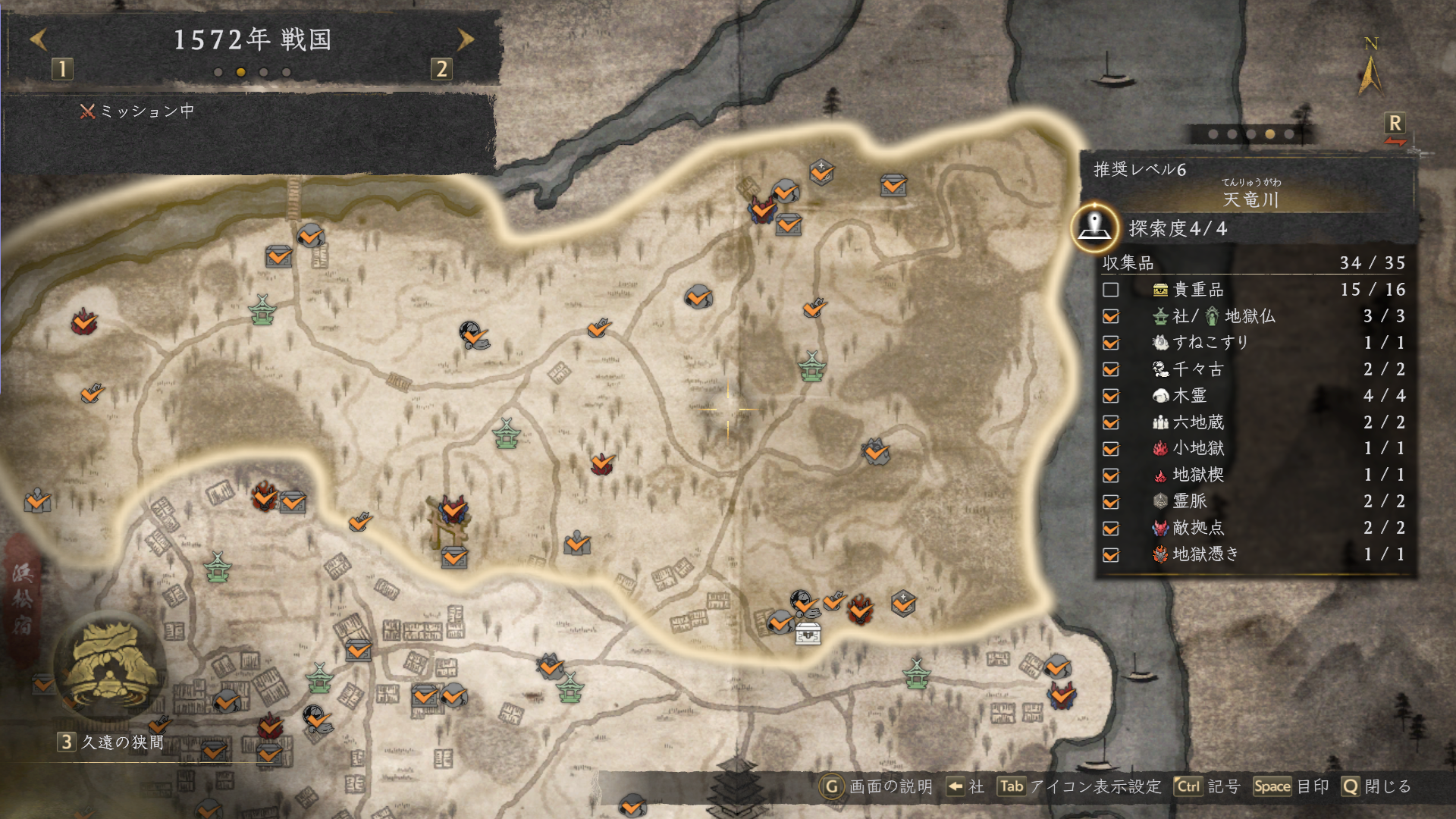The image size is (1456, 819).
Task: Toggle the 千々古 filter checkbox
Action: click(1111, 369)
